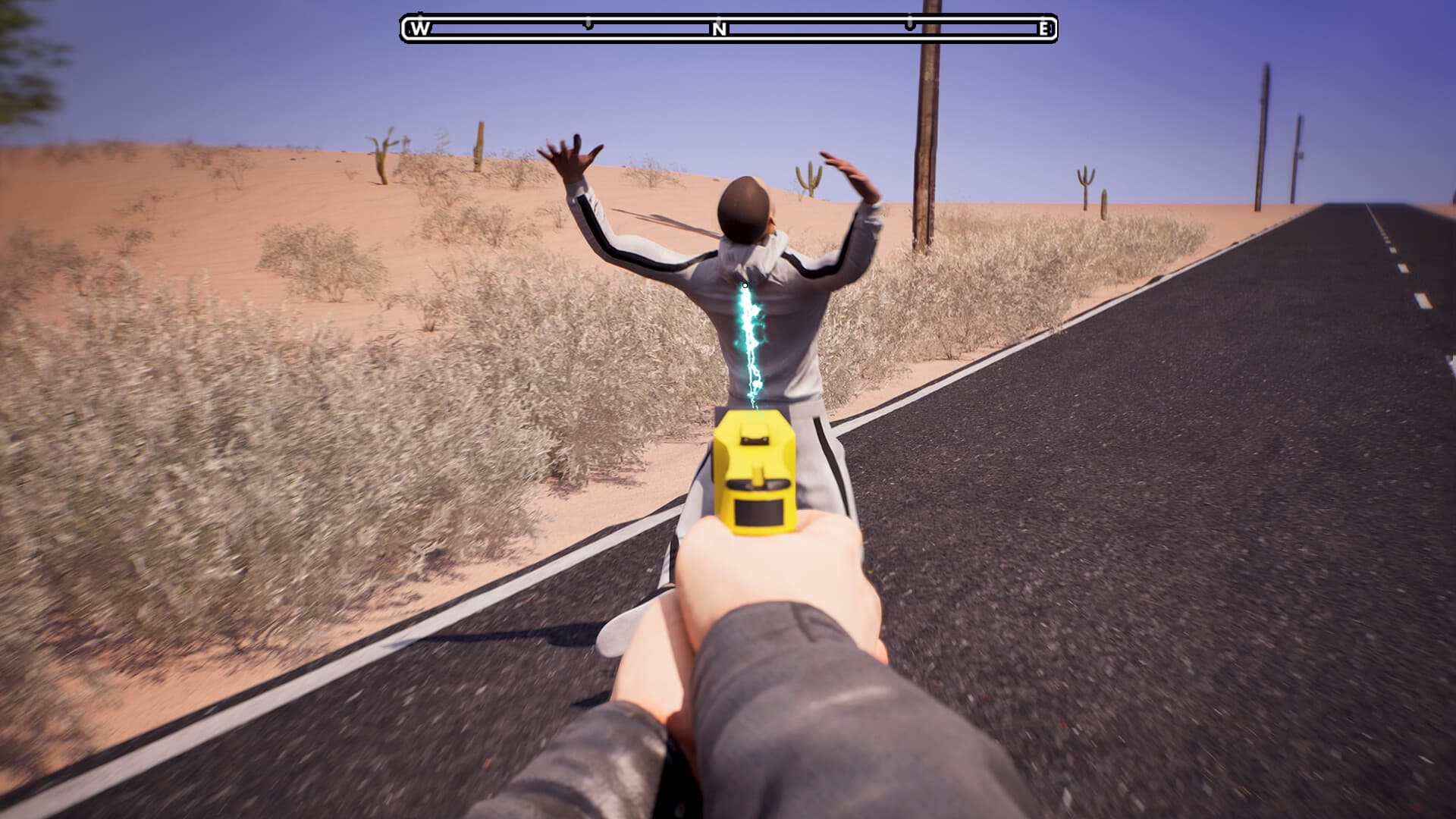Click the W marker on the compass
The width and height of the screenshot is (1456, 819).
418,29
